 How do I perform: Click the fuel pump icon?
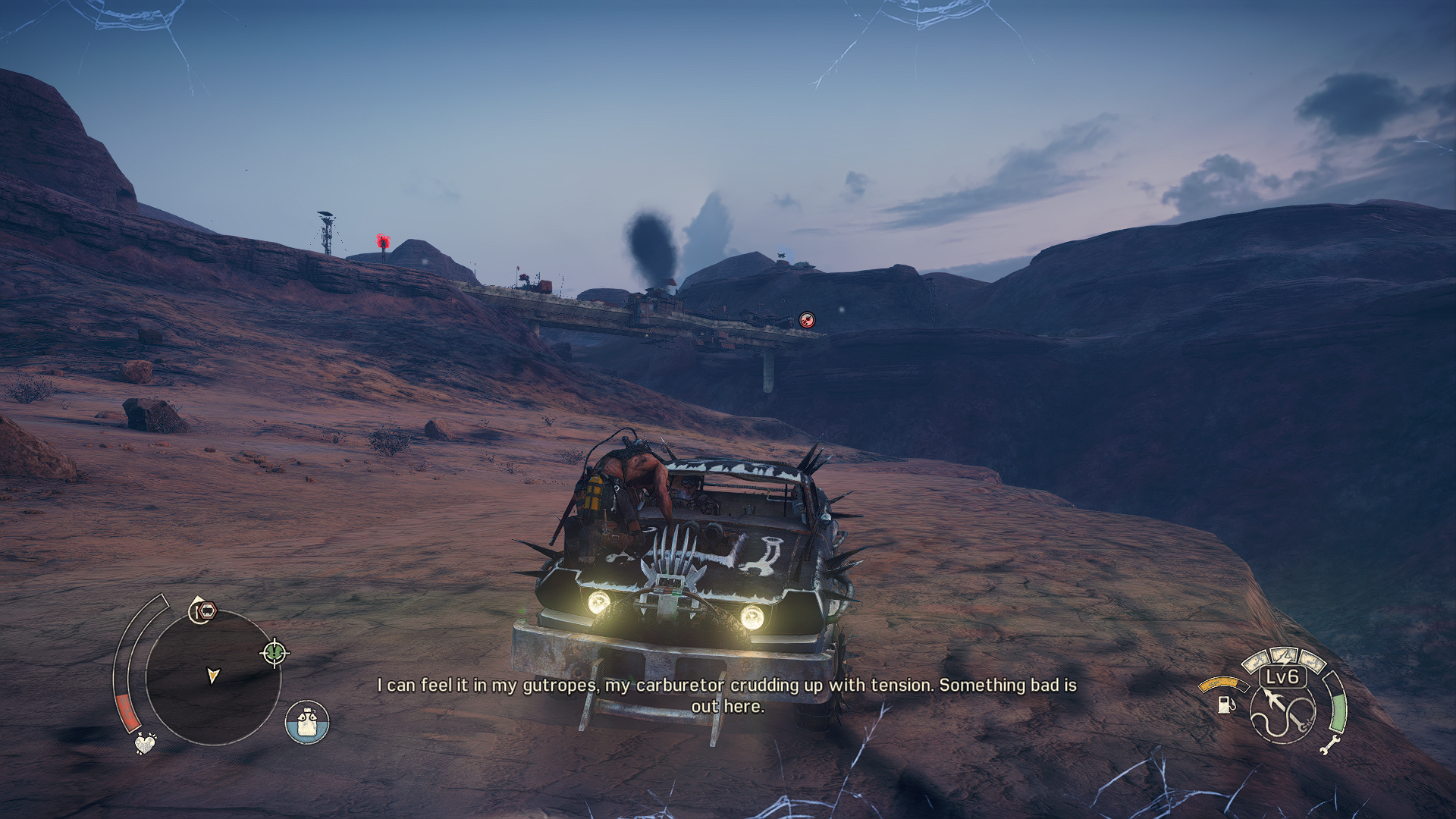pos(1224,704)
